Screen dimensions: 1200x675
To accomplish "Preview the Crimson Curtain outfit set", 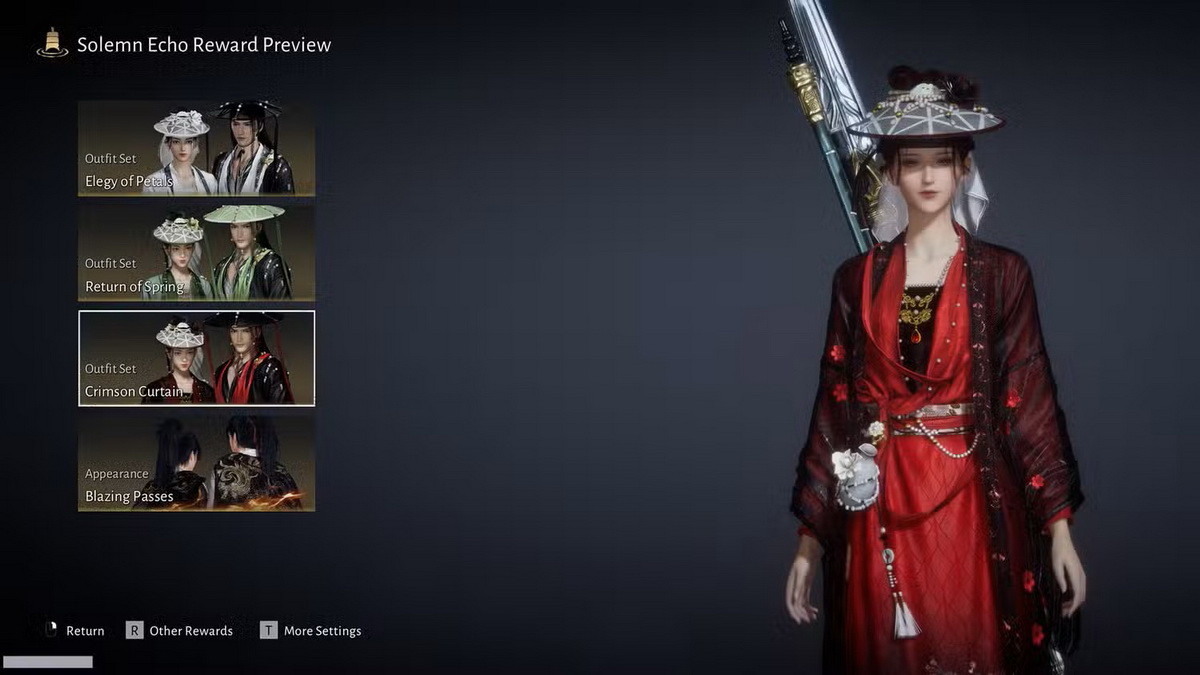I will [196, 358].
